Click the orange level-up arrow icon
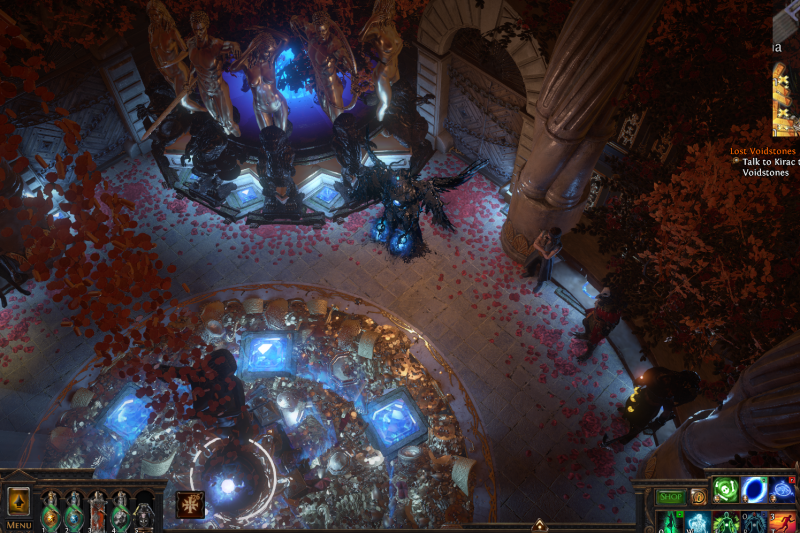The height and width of the screenshot is (533, 800). coord(18,502)
